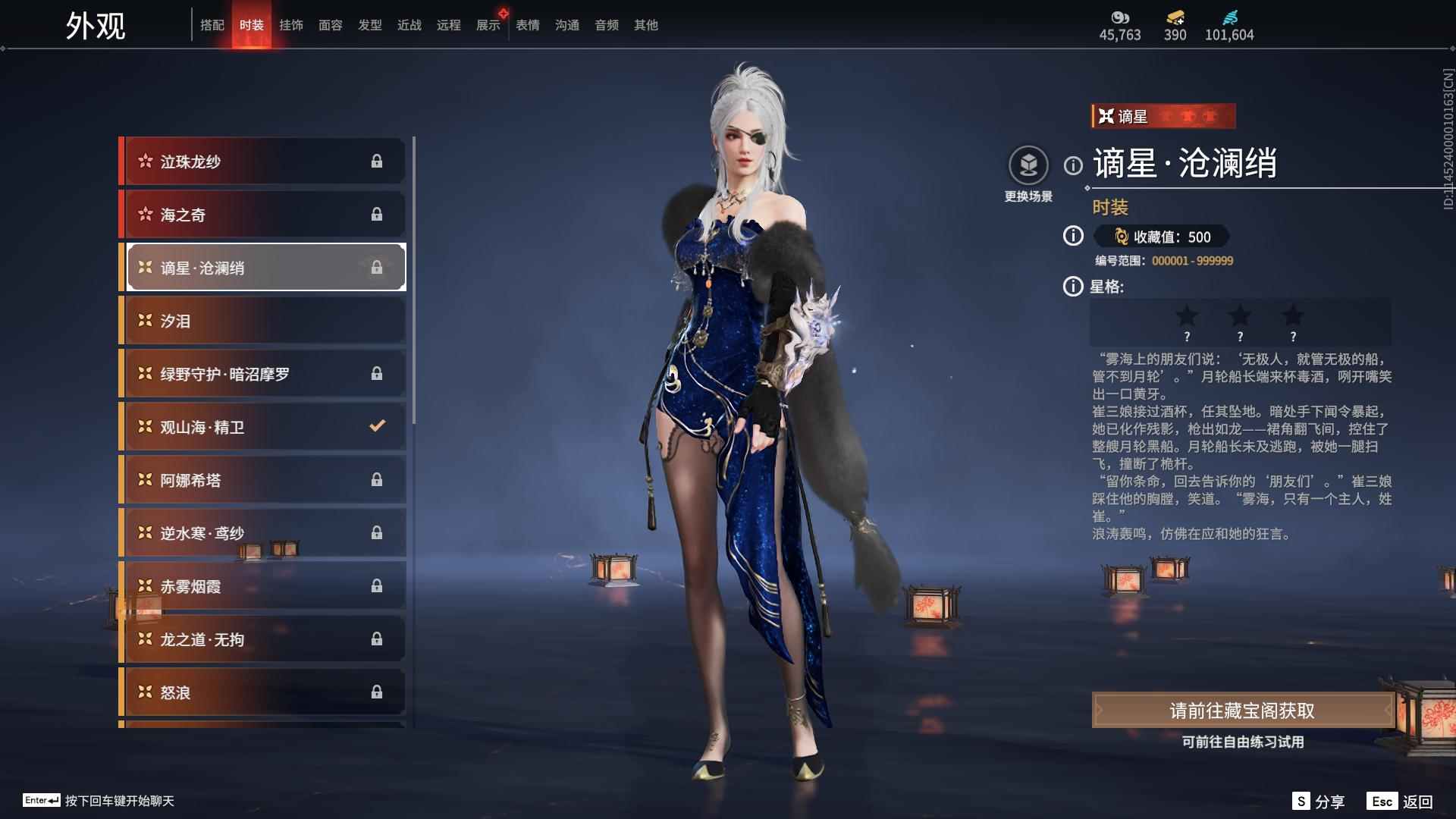Click the info icon next to 收藏值
1456x819 pixels.
click(1072, 237)
